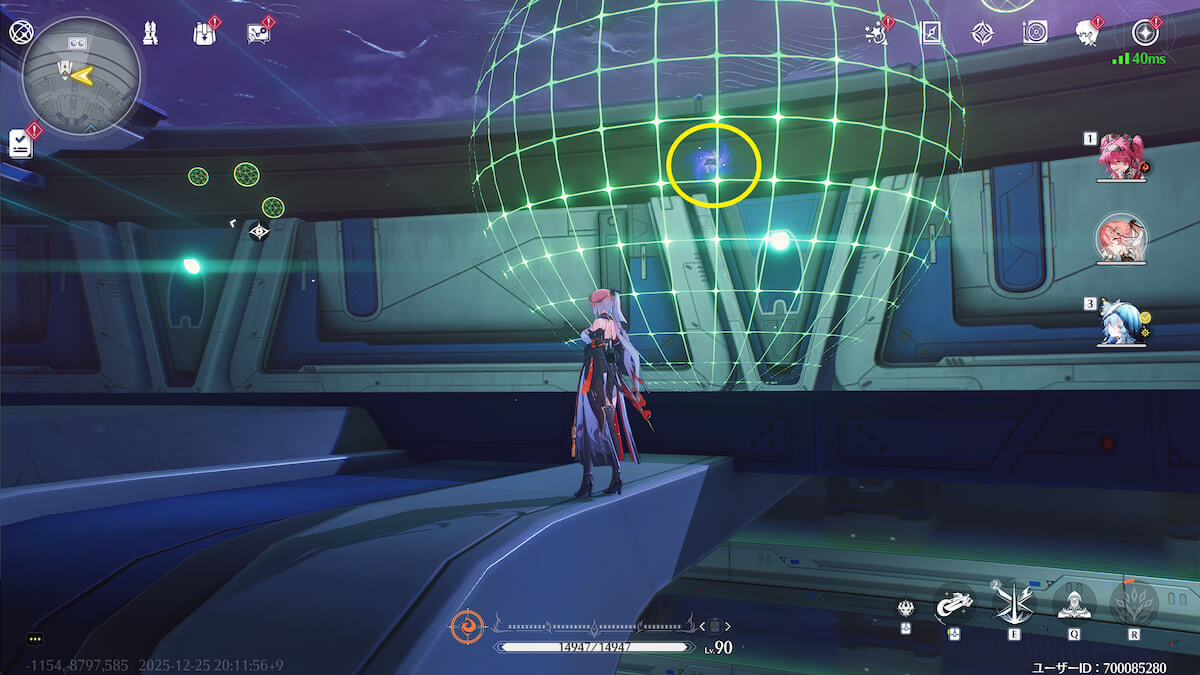Switch to the blue-haired character in slot 3

point(1121,322)
